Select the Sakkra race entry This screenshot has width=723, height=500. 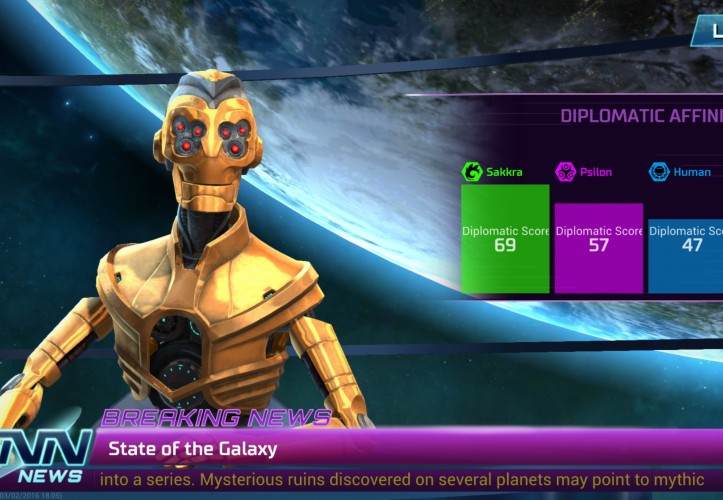point(487,172)
